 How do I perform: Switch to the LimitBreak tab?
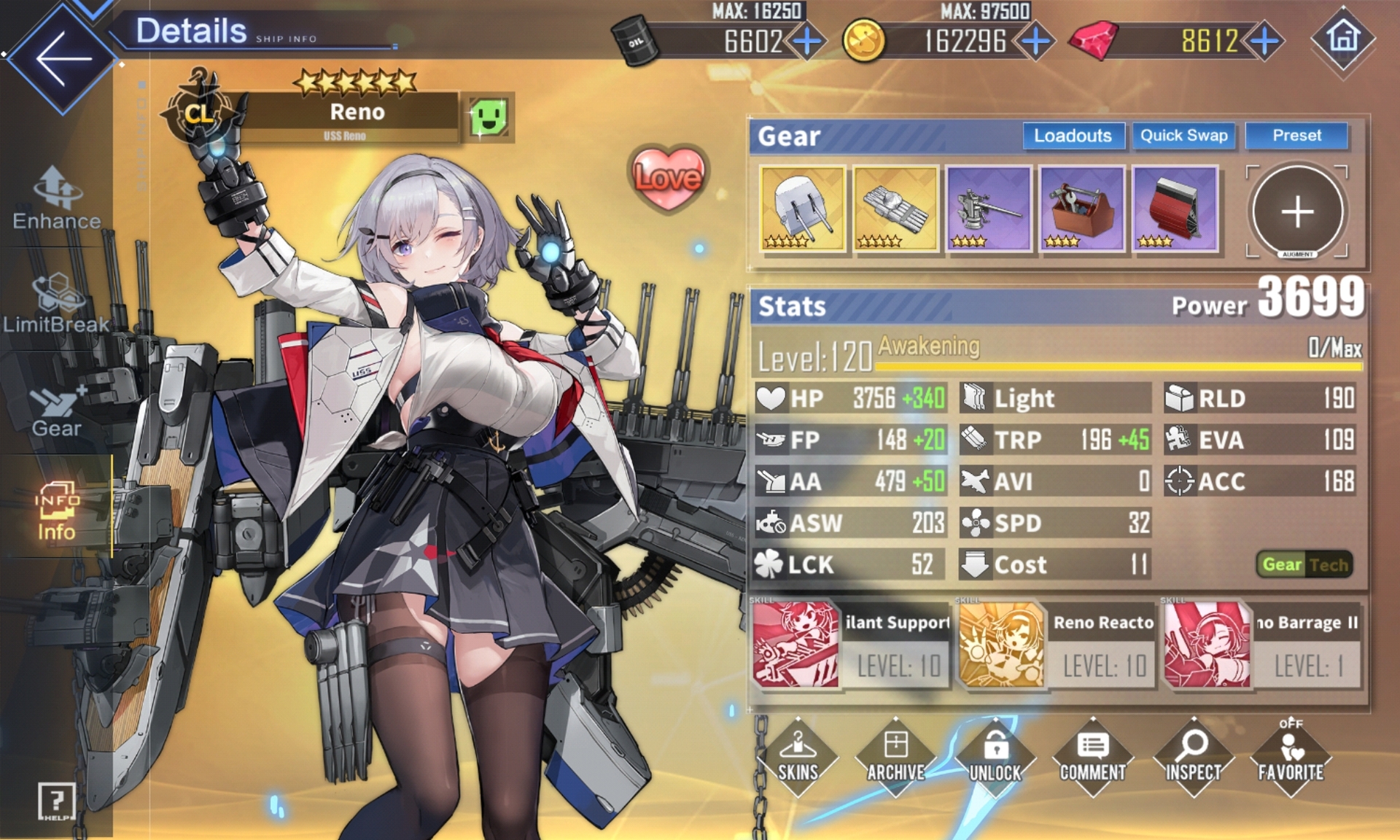point(57,304)
